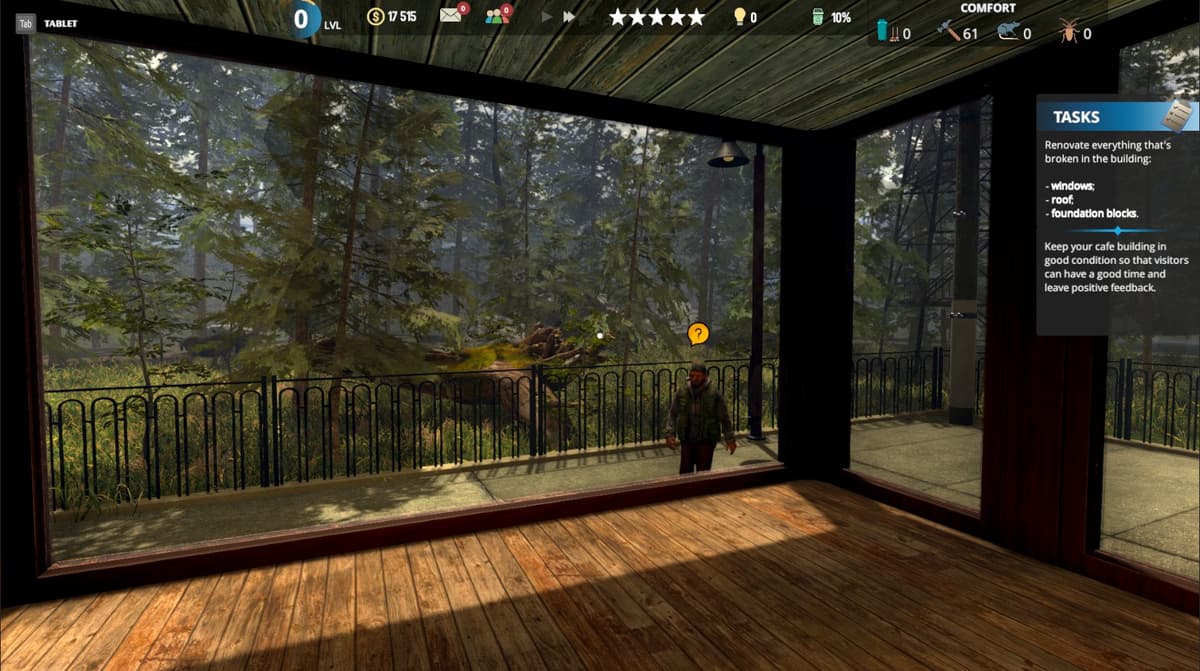Activate the fast-forward speed button
Image resolution: width=1200 pixels, height=671 pixels.
pyautogui.click(x=569, y=17)
